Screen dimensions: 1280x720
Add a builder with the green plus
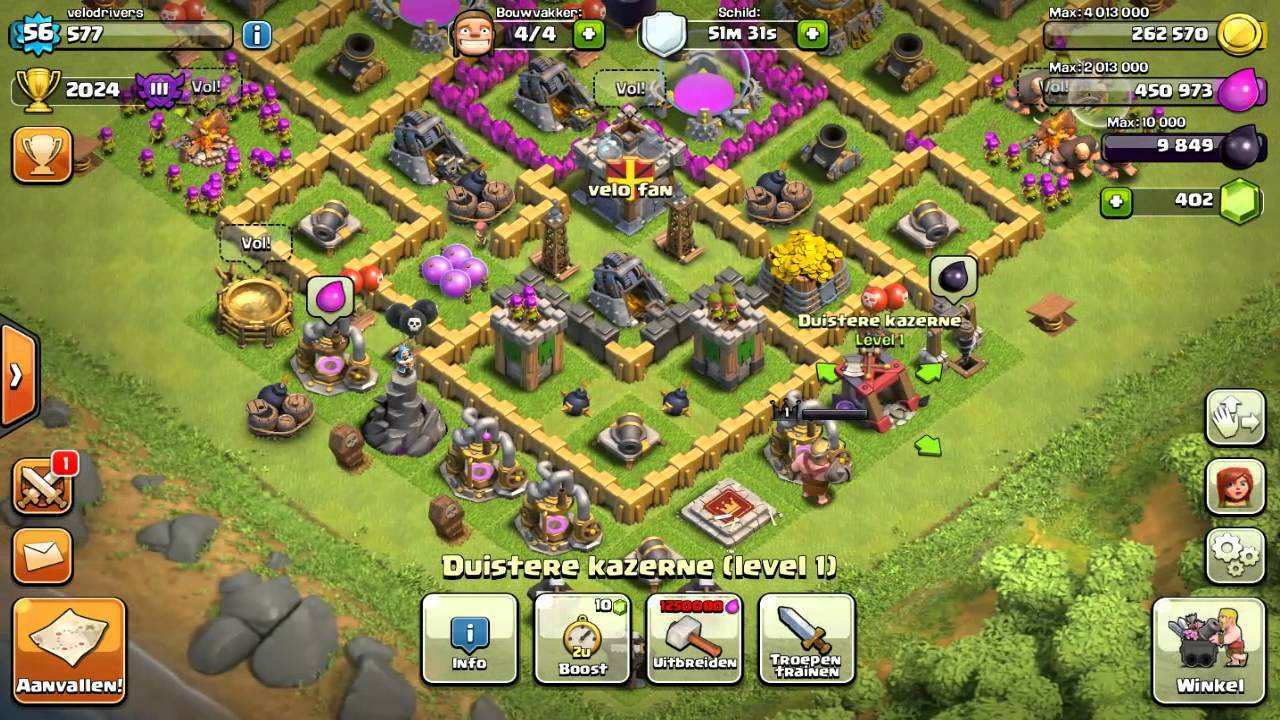589,34
